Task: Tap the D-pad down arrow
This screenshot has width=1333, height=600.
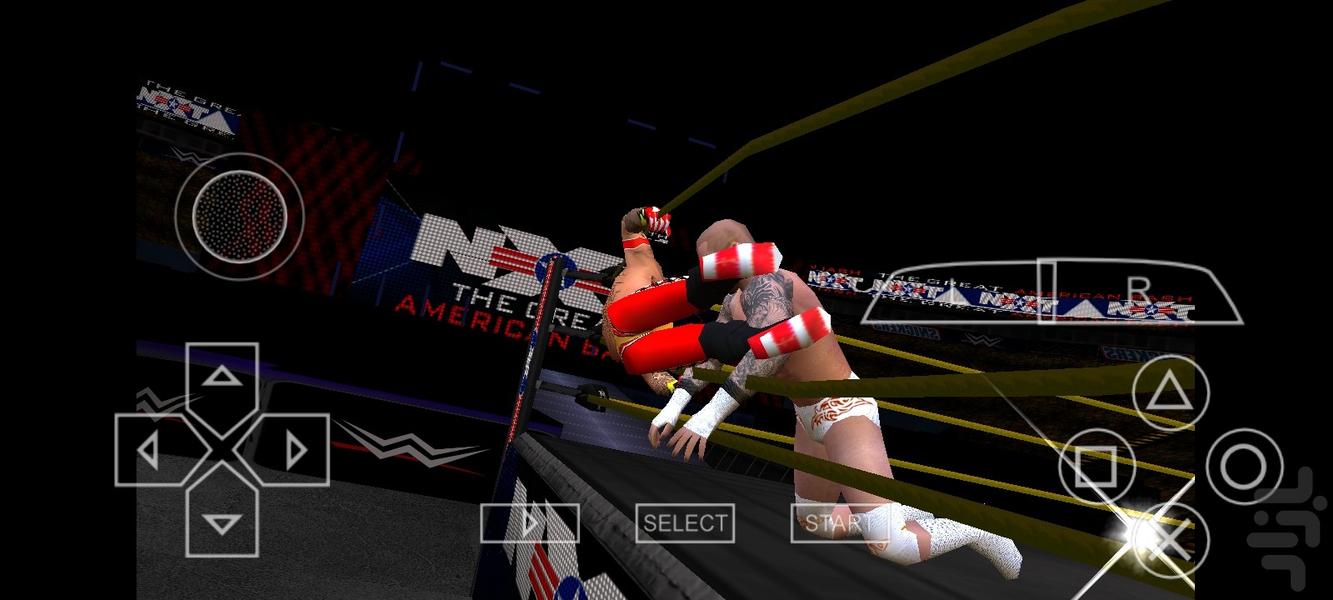Action: (x=222, y=520)
